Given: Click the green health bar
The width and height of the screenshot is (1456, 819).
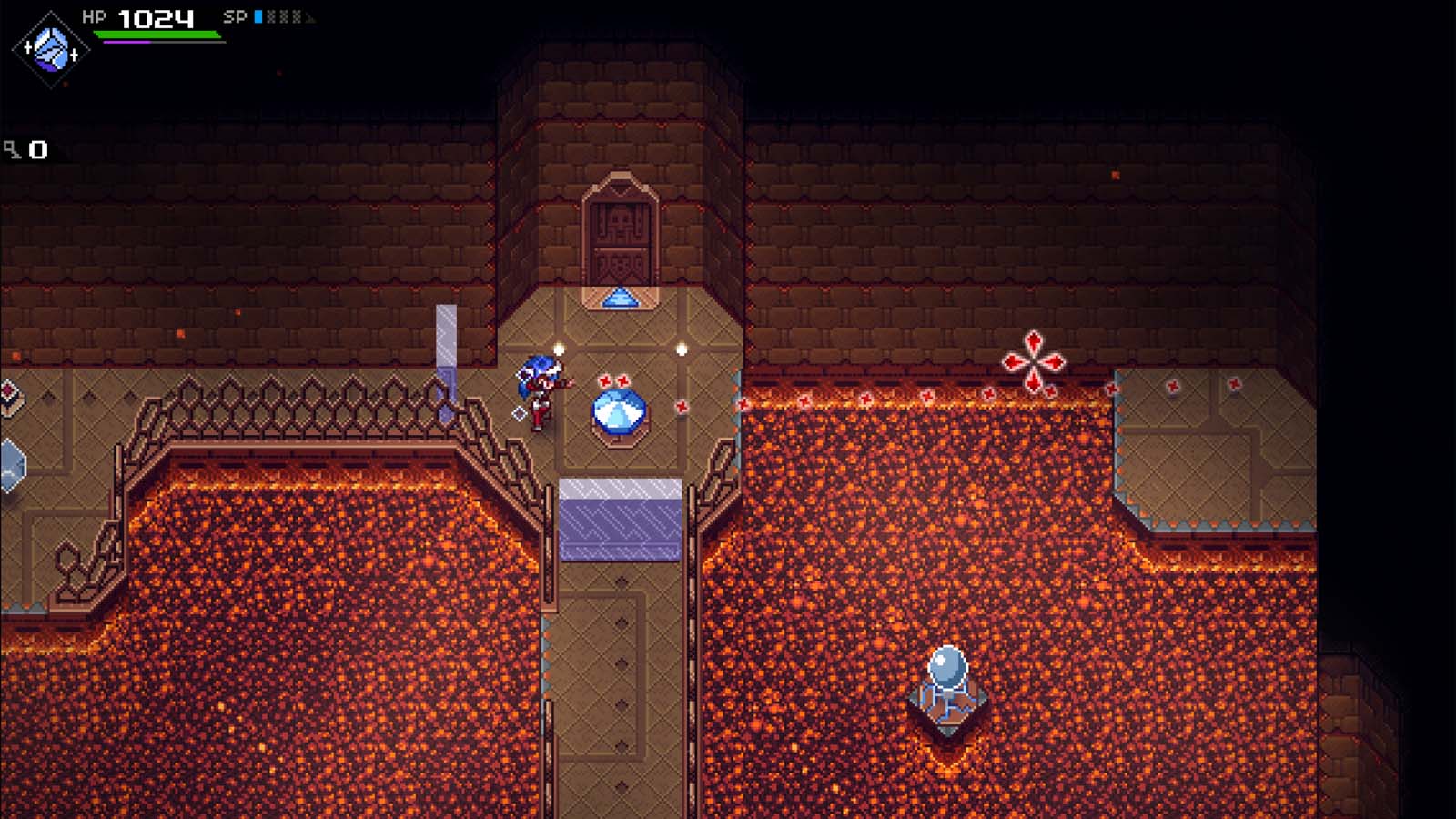Looking at the screenshot, I should [159, 34].
